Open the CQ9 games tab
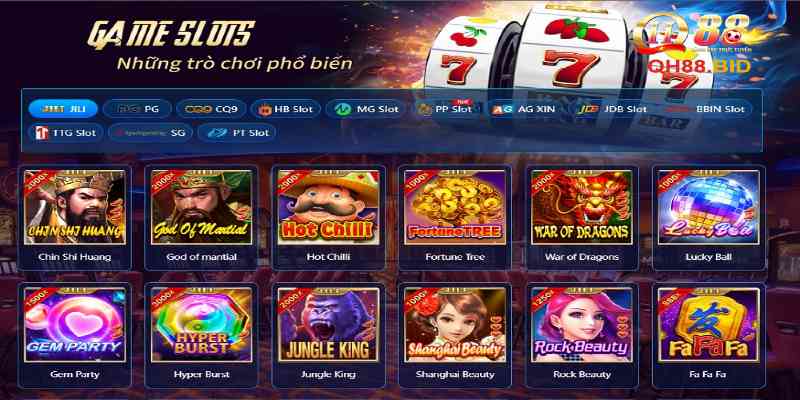The width and height of the screenshot is (800, 400). coord(213,108)
